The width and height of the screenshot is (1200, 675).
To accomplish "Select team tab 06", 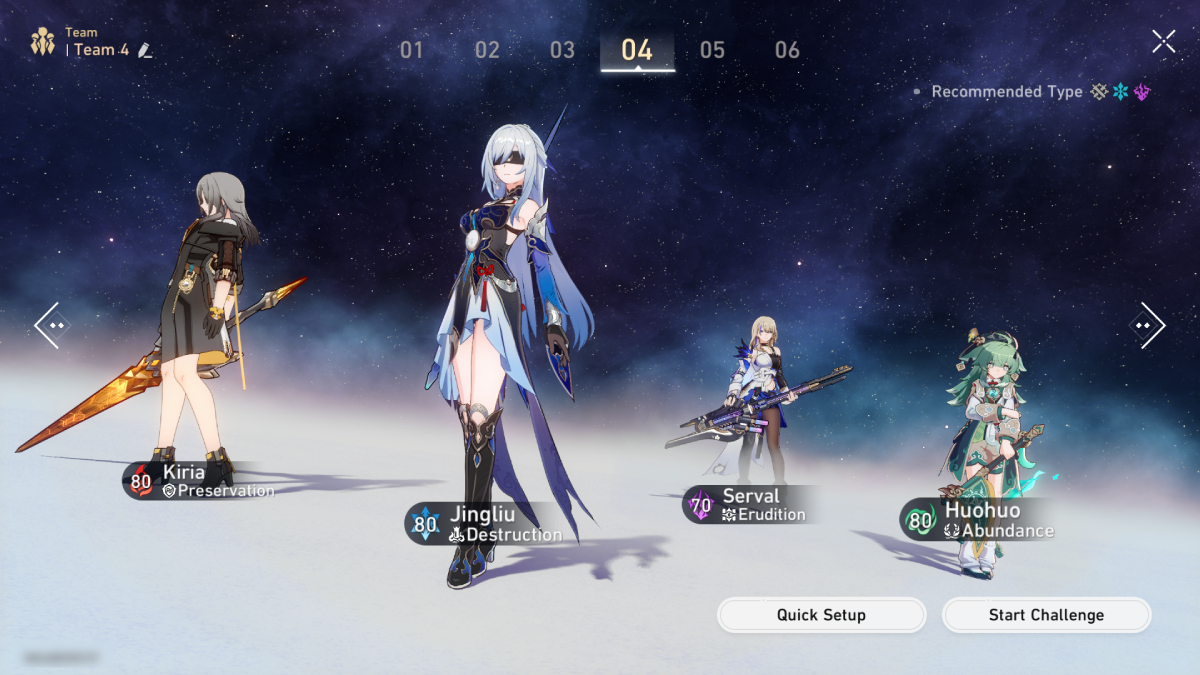I will (x=787, y=50).
